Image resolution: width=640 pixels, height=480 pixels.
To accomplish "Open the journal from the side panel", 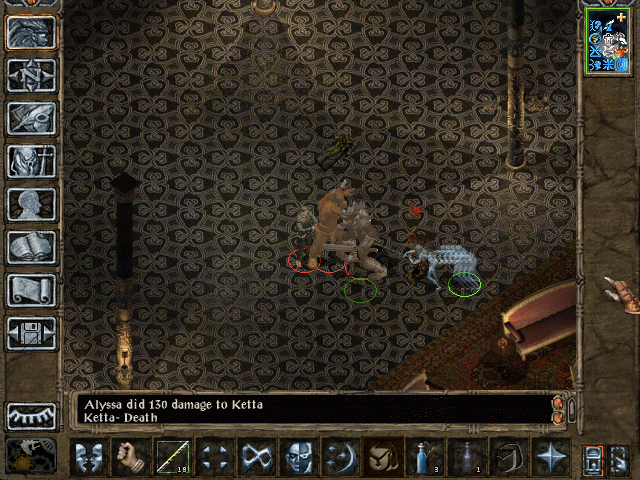I will (31, 118).
